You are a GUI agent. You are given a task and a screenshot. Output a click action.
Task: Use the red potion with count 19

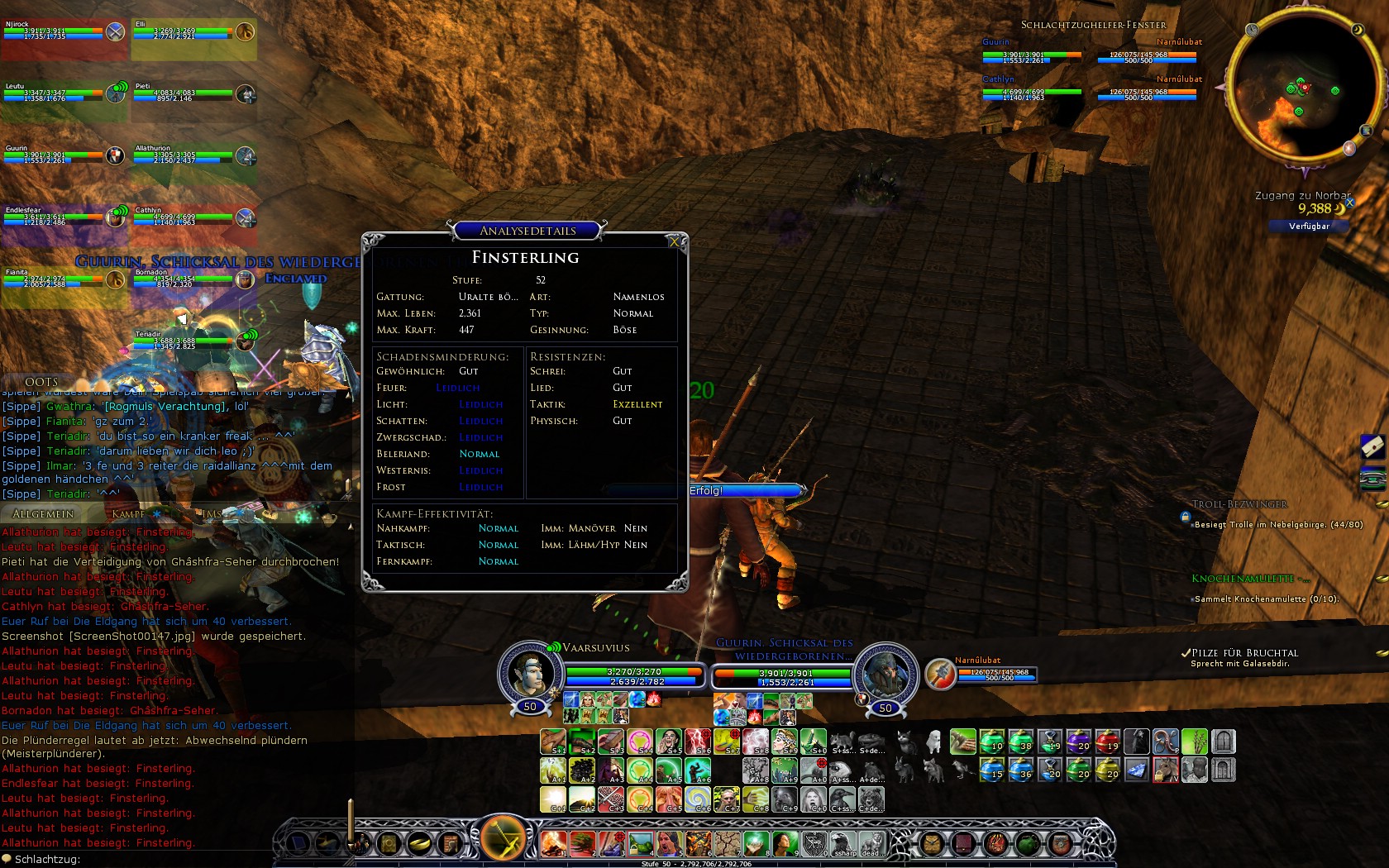tap(1108, 742)
